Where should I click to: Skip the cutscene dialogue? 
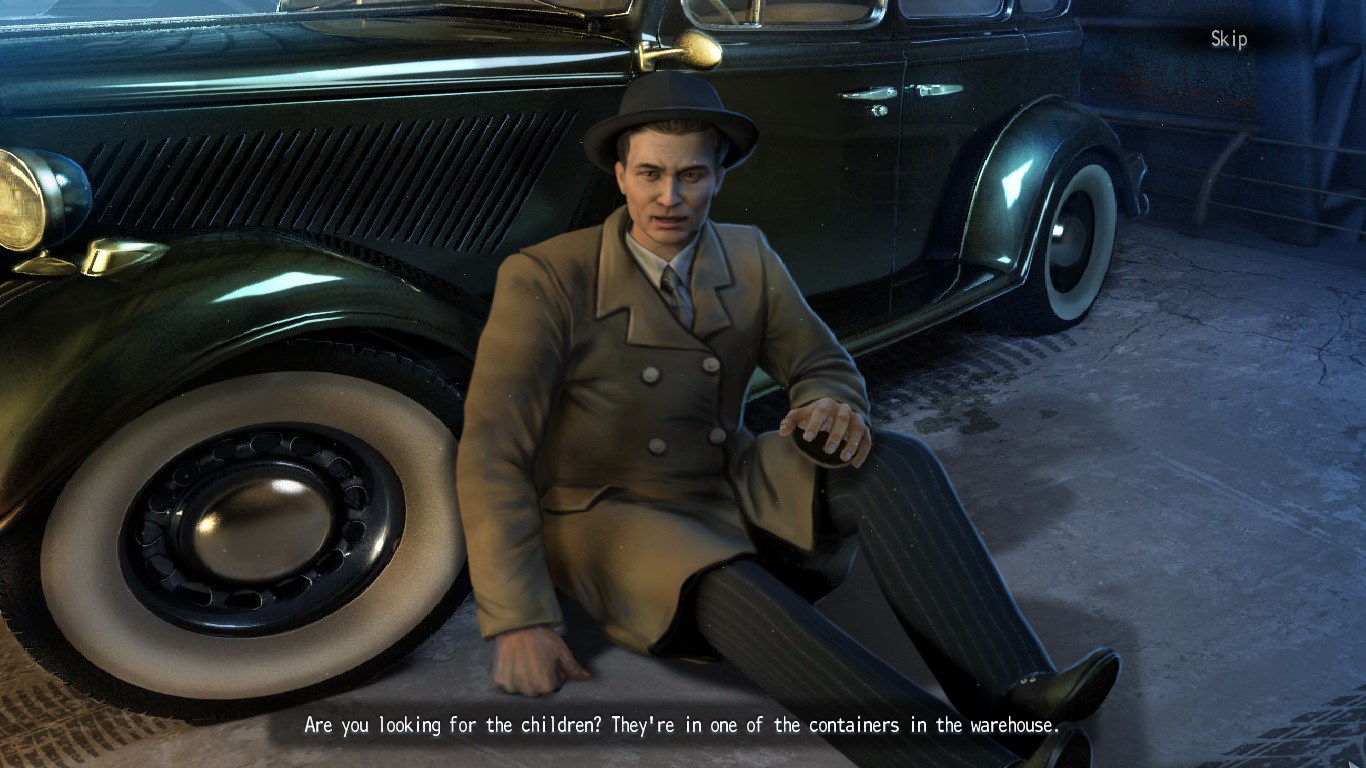coord(1228,39)
